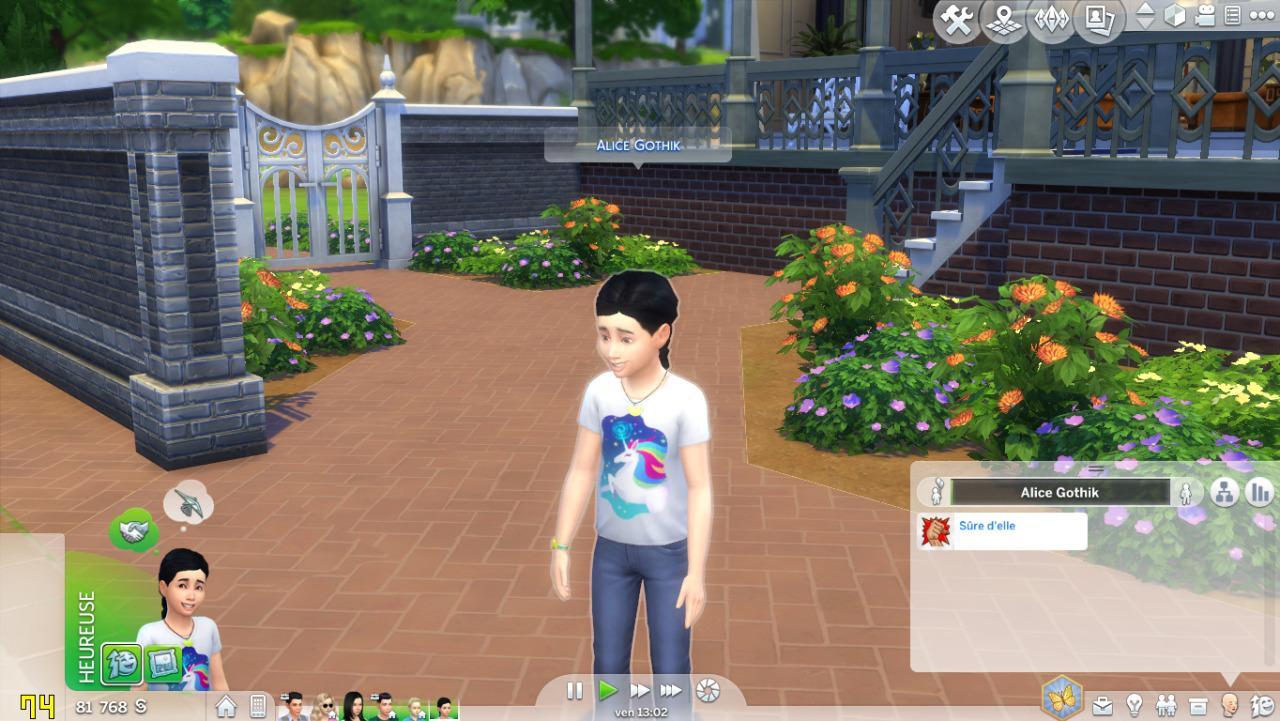Viewport: 1280px width, 721px height.
Task: Open the family tree button
Action: (1225, 491)
